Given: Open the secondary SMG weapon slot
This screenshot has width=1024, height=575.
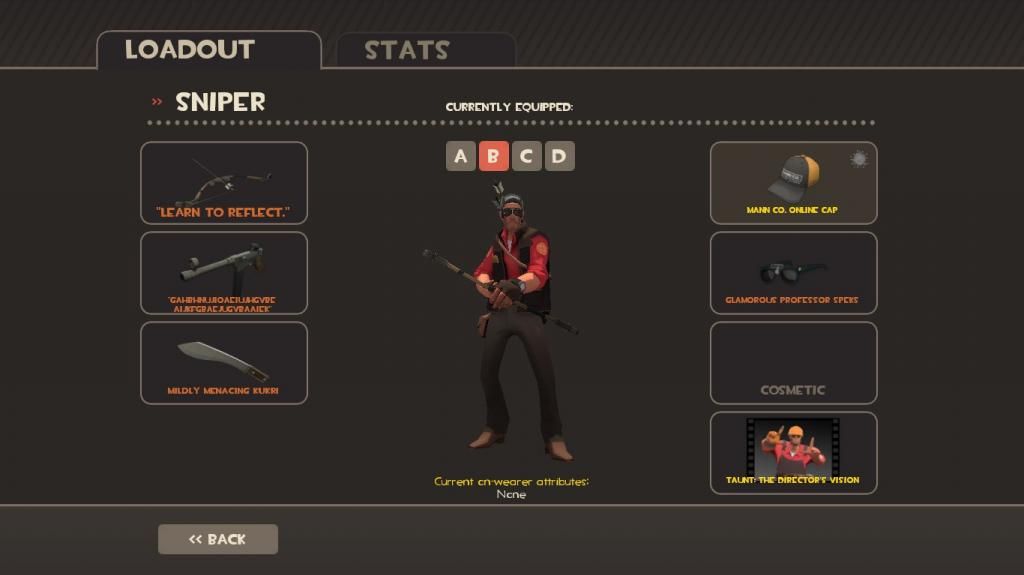Looking at the screenshot, I should click(224, 272).
